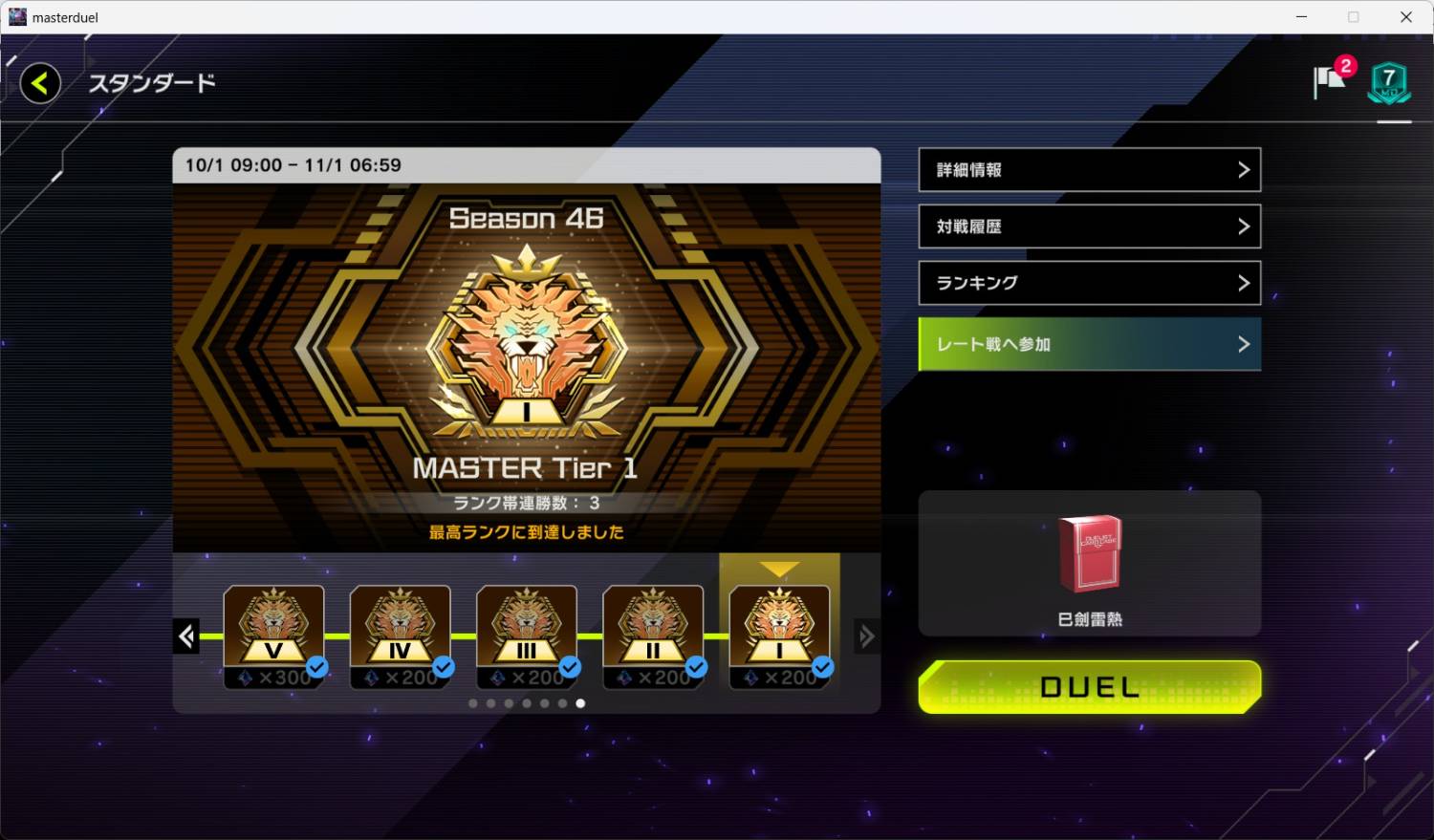This screenshot has width=1434, height=840.
Task: Select the MASTER Tier II badge
Action: [653, 626]
